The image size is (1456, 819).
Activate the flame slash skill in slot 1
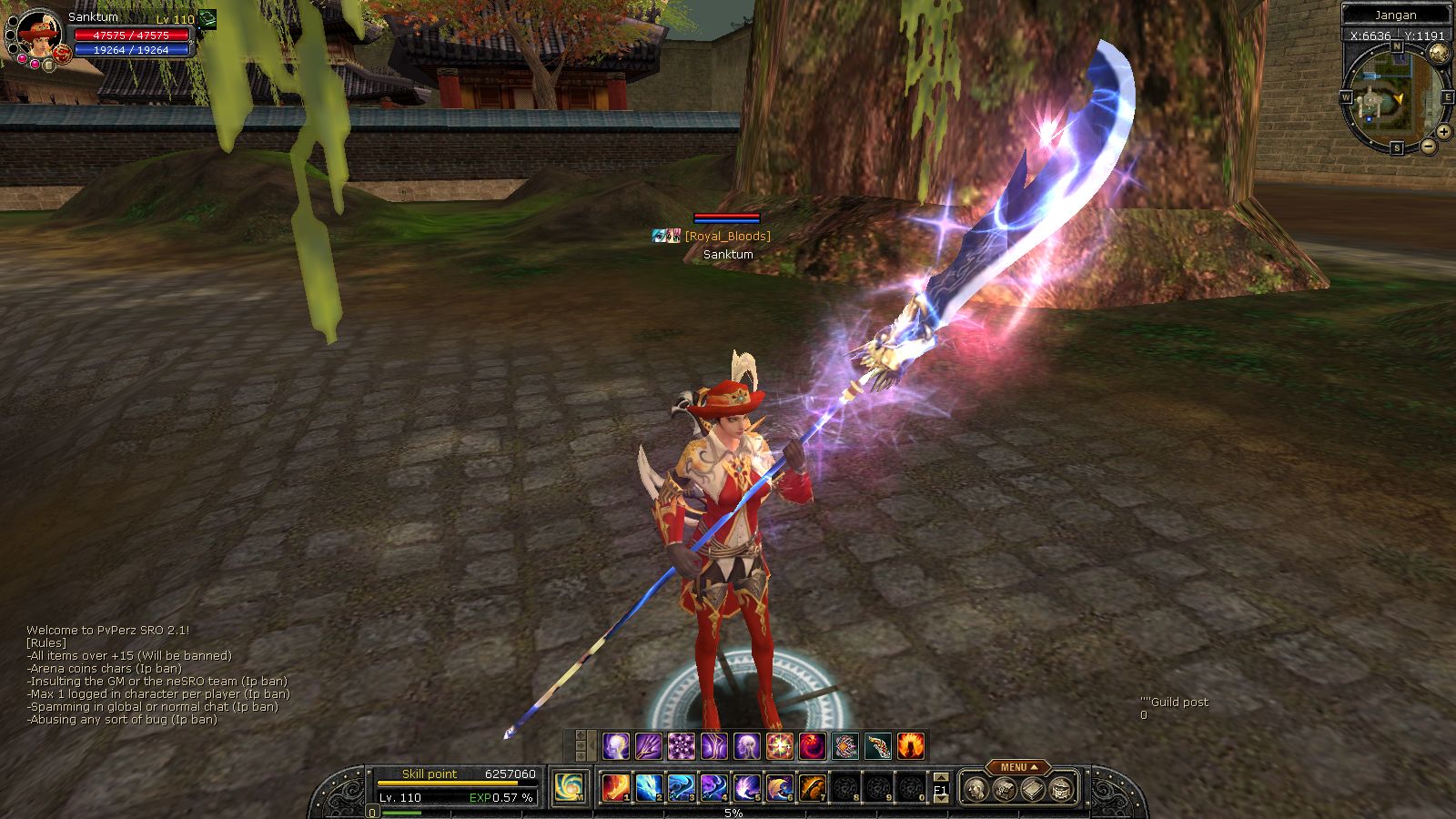click(x=616, y=788)
